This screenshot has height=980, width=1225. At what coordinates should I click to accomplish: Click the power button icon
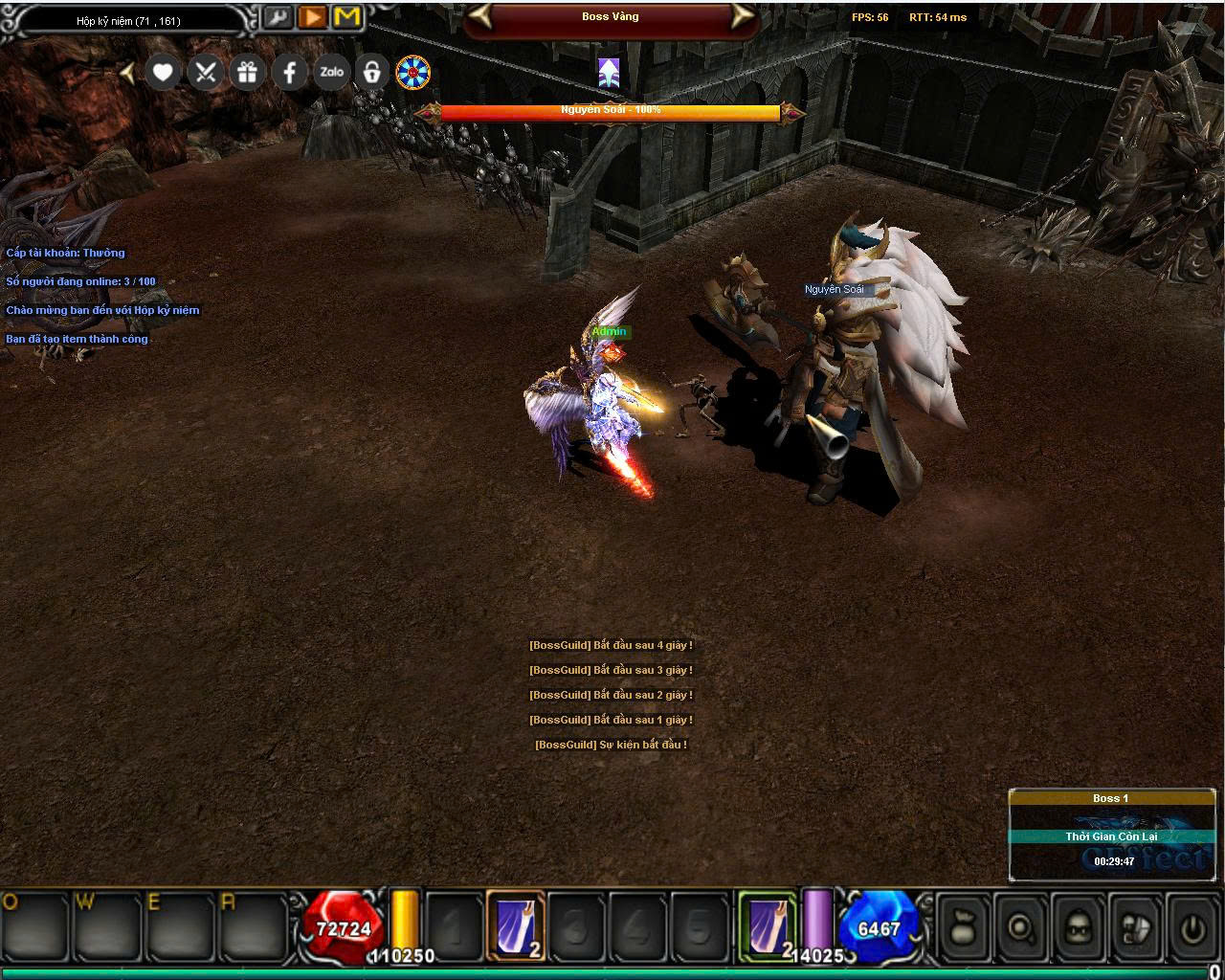click(x=1192, y=926)
